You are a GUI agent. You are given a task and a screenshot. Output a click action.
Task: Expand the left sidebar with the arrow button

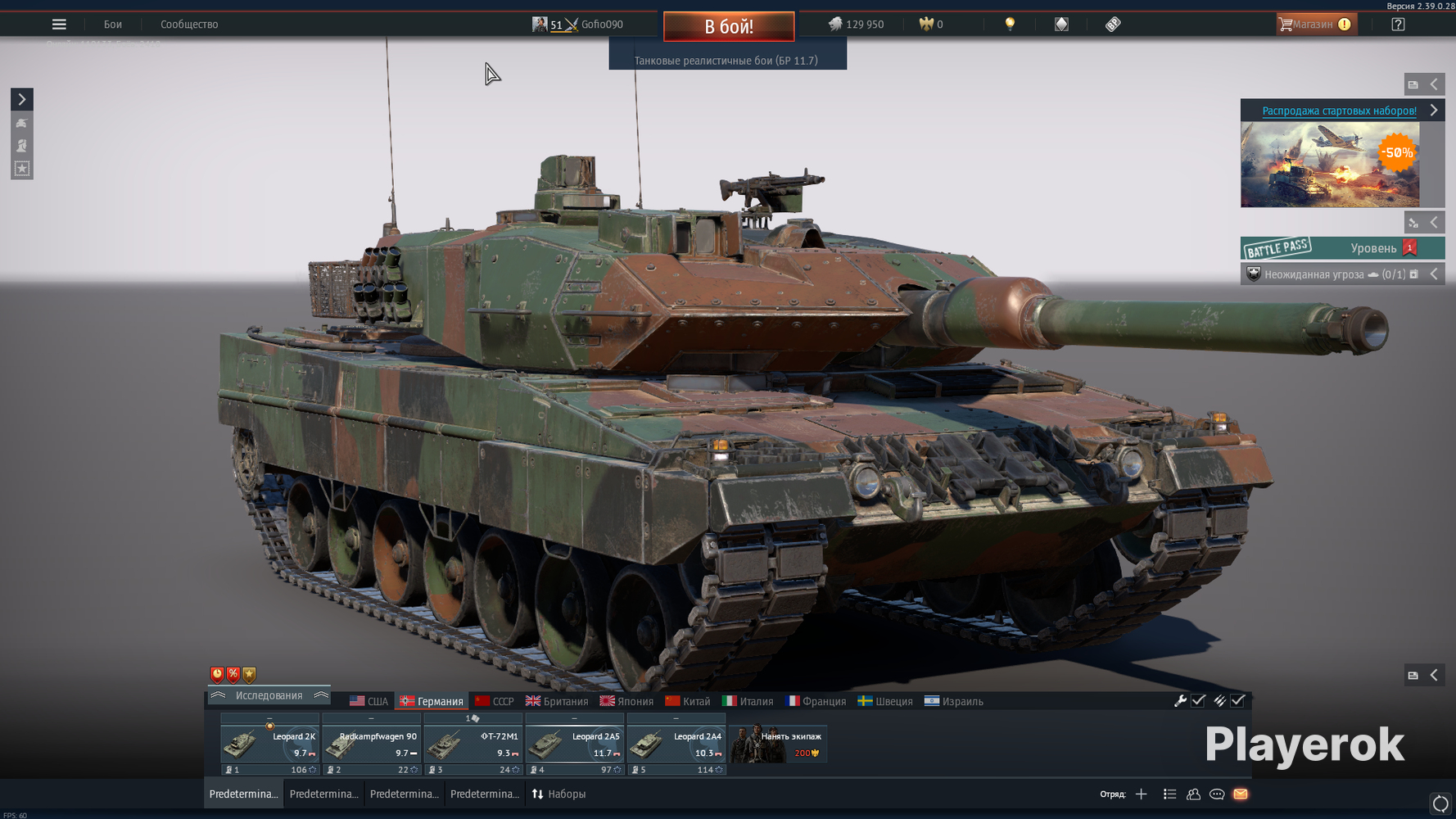pyautogui.click(x=21, y=99)
